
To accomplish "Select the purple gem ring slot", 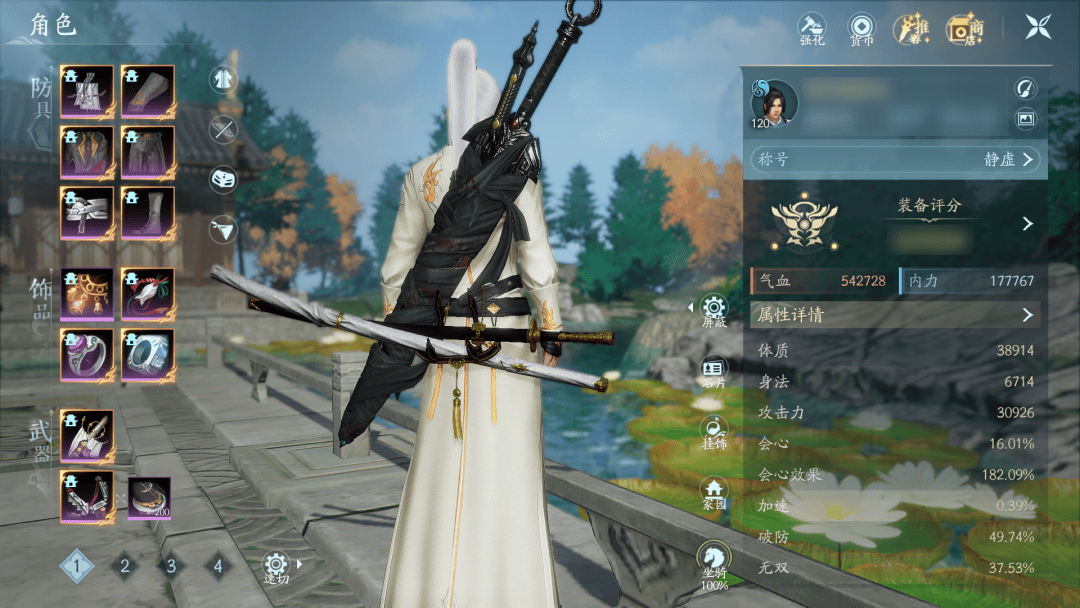I will click(x=87, y=355).
